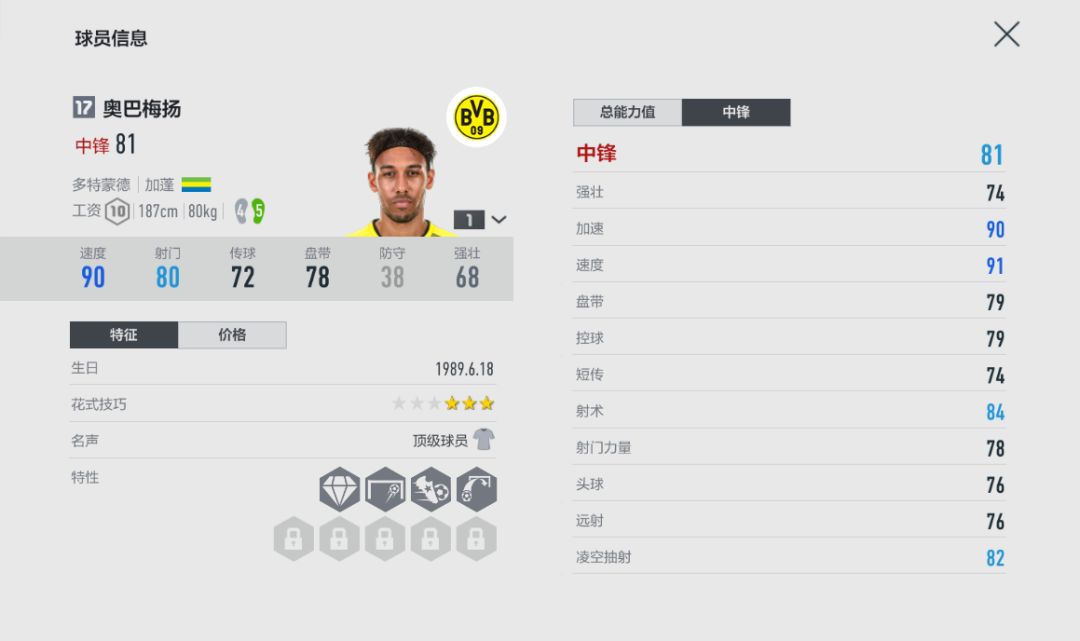This screenshot has width=1080, height=641.
Task: Tap the diamond trait icon
Action: coord(339,489)
